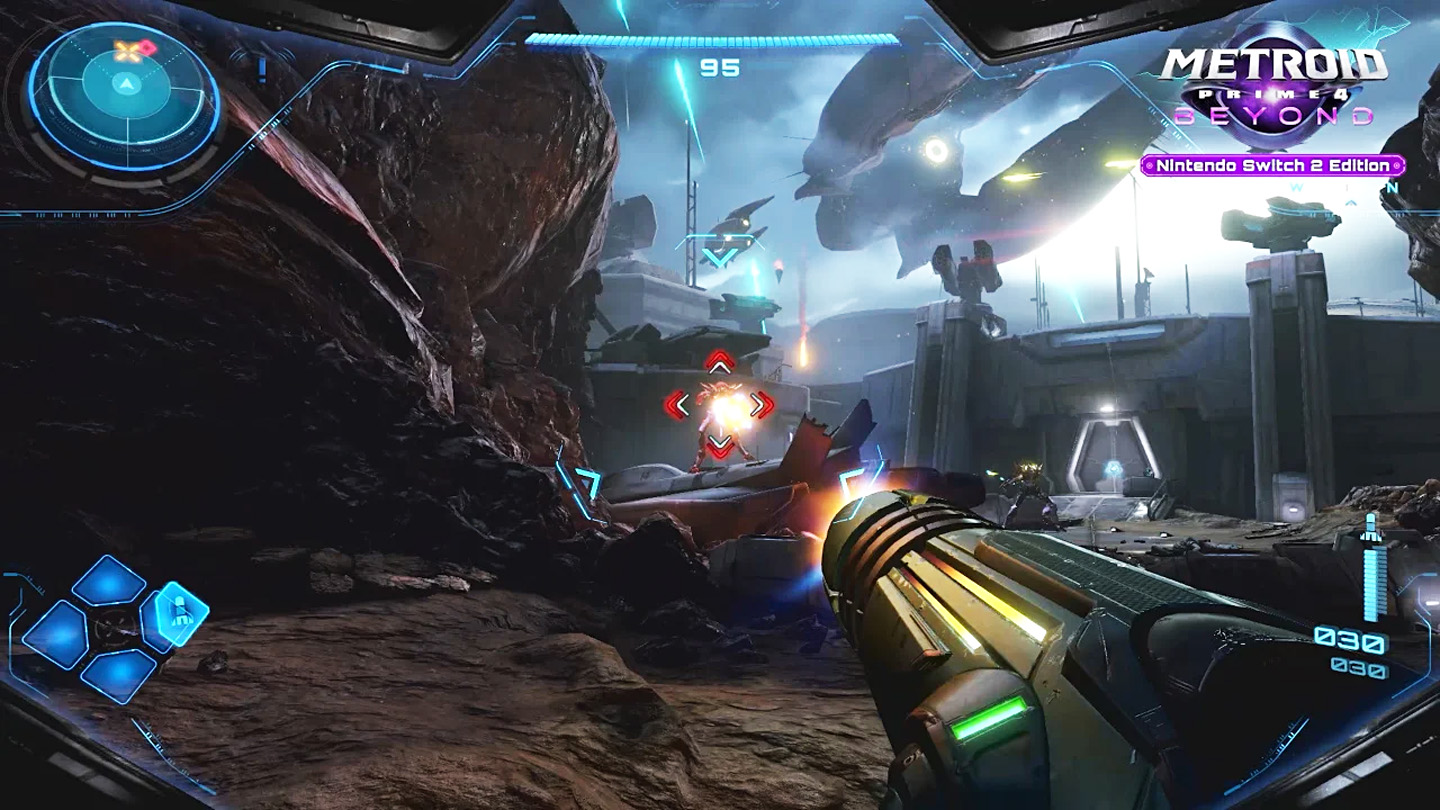Click the red enemy blip beside the radar X
This screenshot has width=1440, height=810.
click(x=146, y=46)
